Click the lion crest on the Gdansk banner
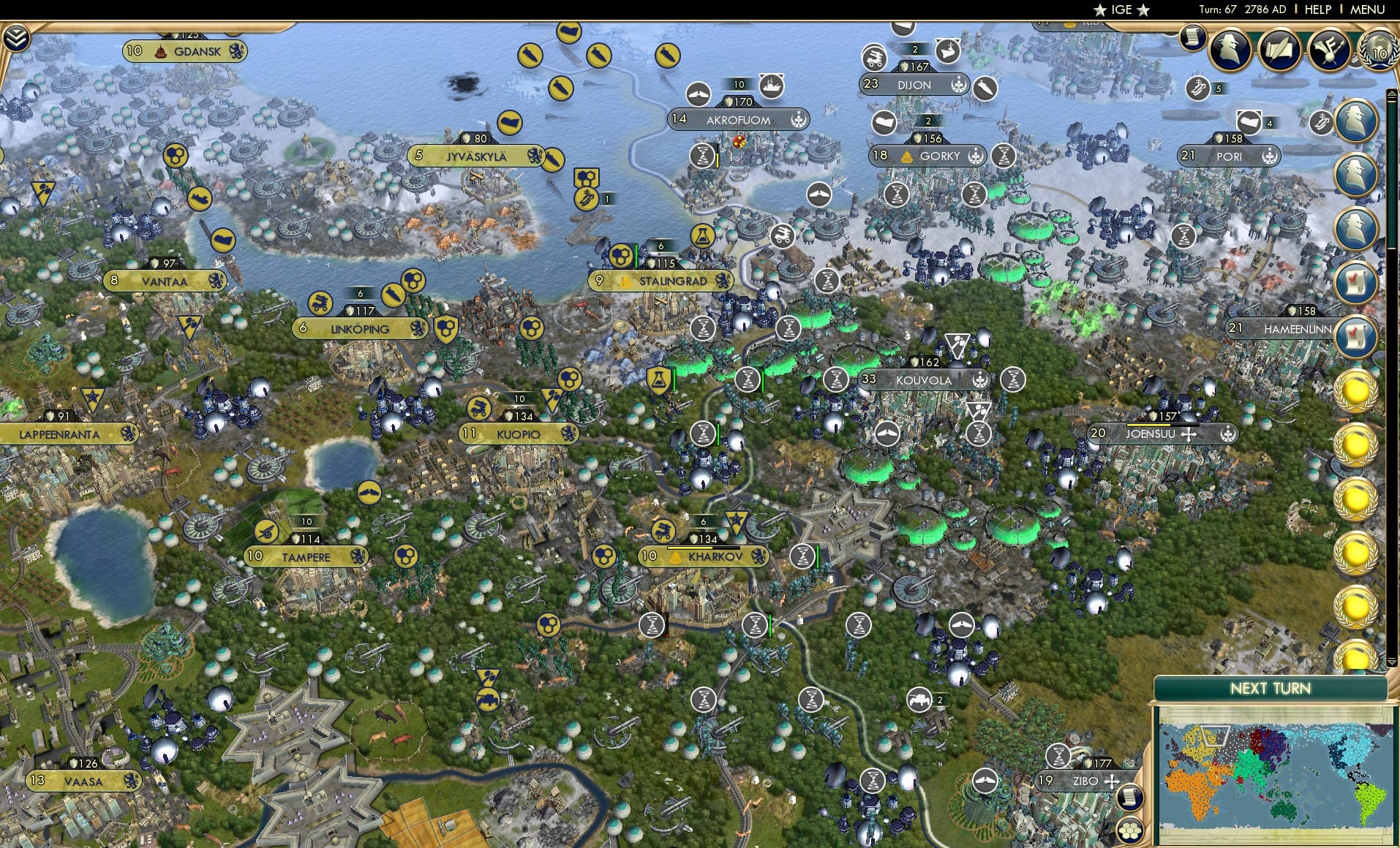The height and width of the screenshot is (848, 1400). [237, 51]
